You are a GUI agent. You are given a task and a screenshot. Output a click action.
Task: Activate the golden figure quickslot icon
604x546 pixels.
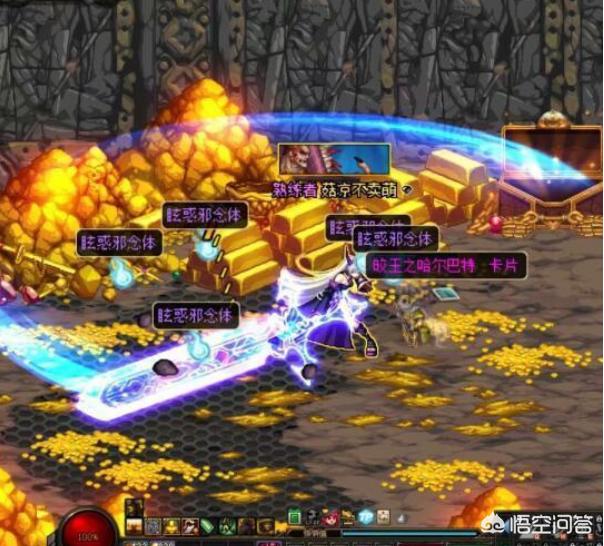tap(171, 526)
